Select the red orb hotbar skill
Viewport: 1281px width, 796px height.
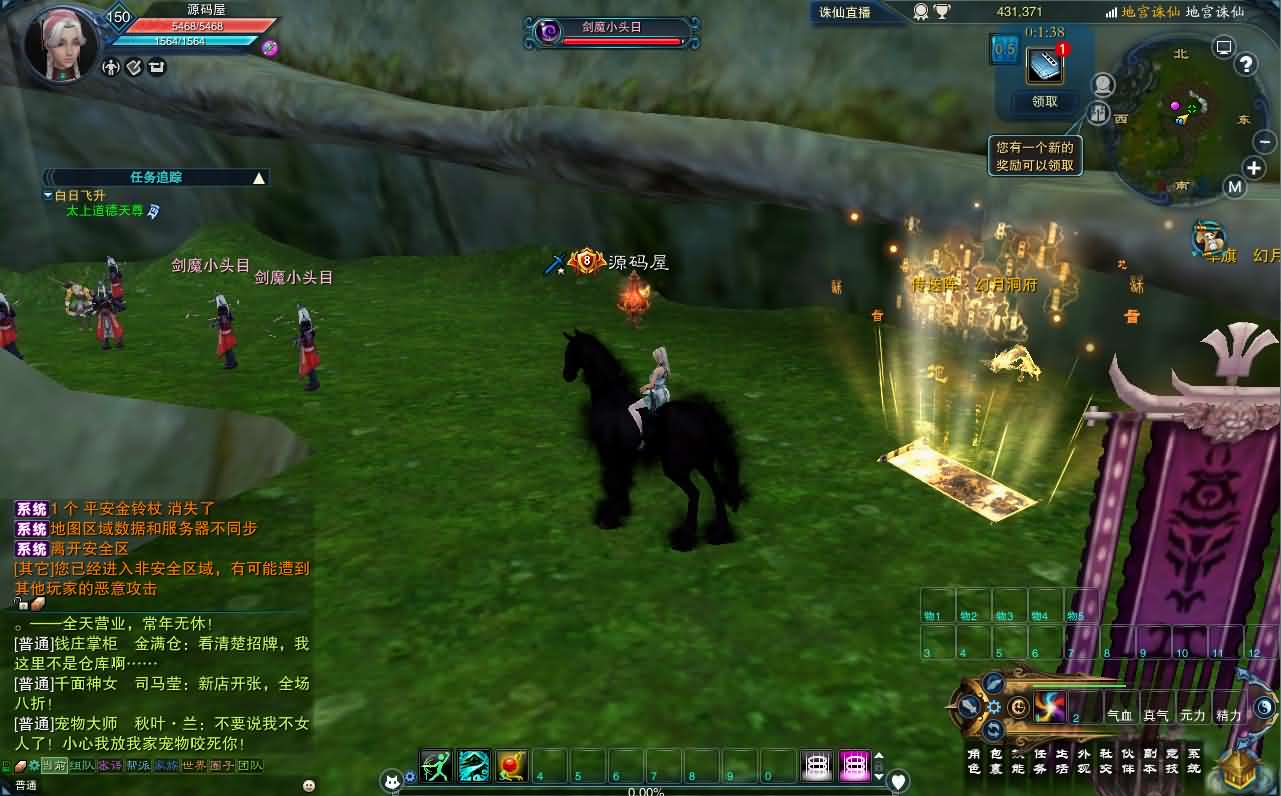[512, 766]
